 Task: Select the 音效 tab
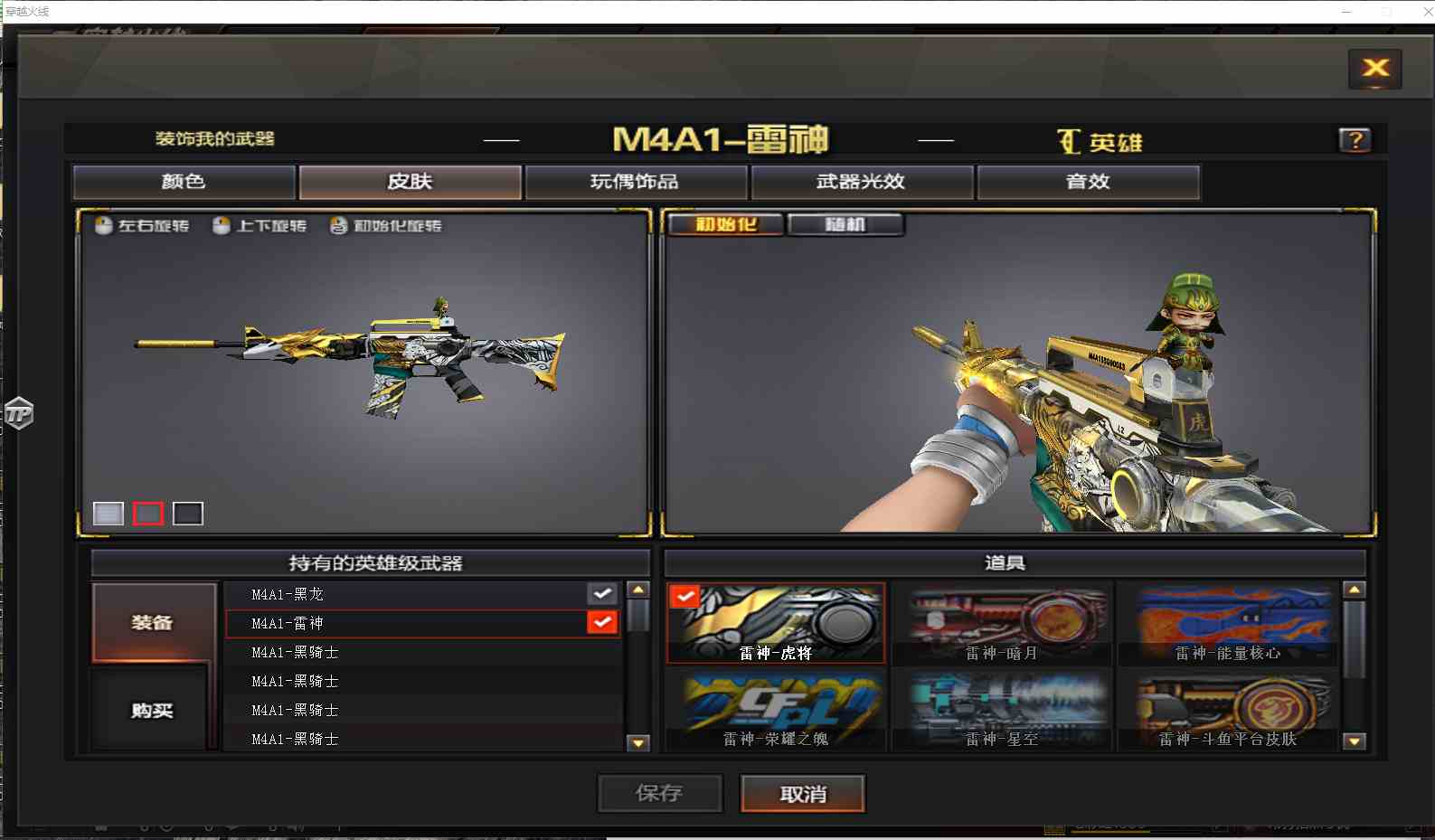[1088, 182]
